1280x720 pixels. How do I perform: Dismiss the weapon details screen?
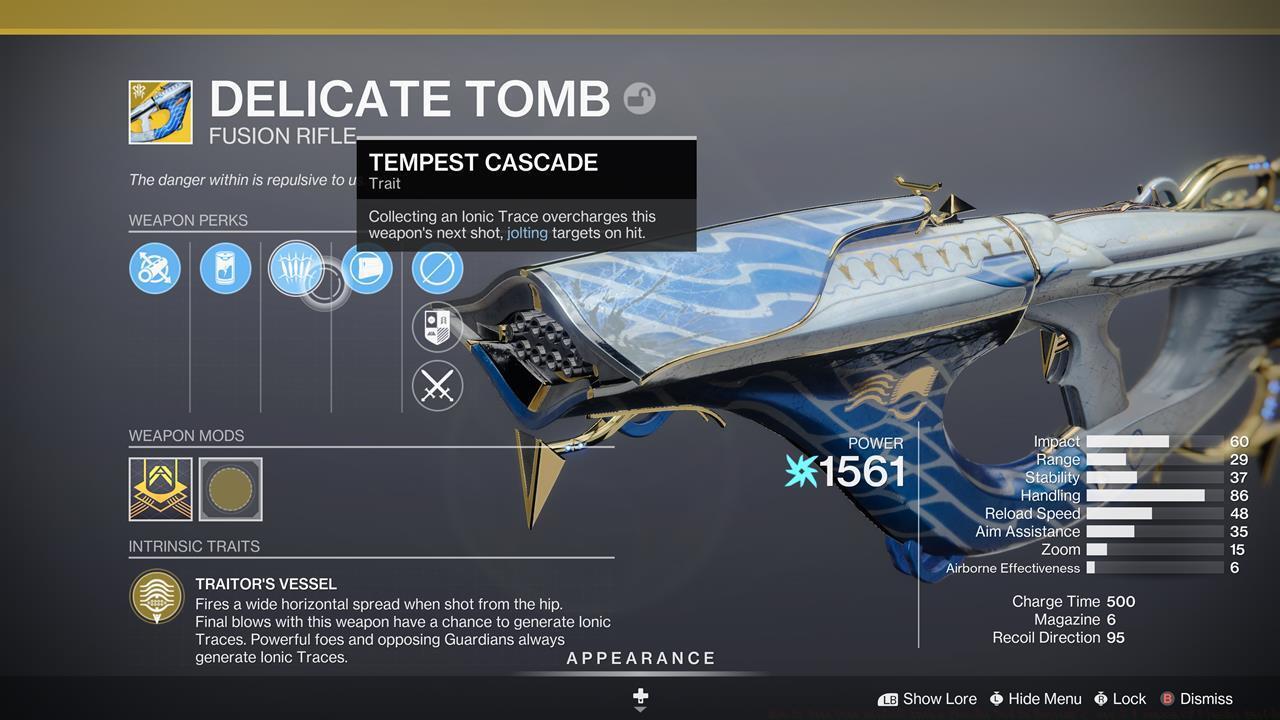[x=1206, y=699]
